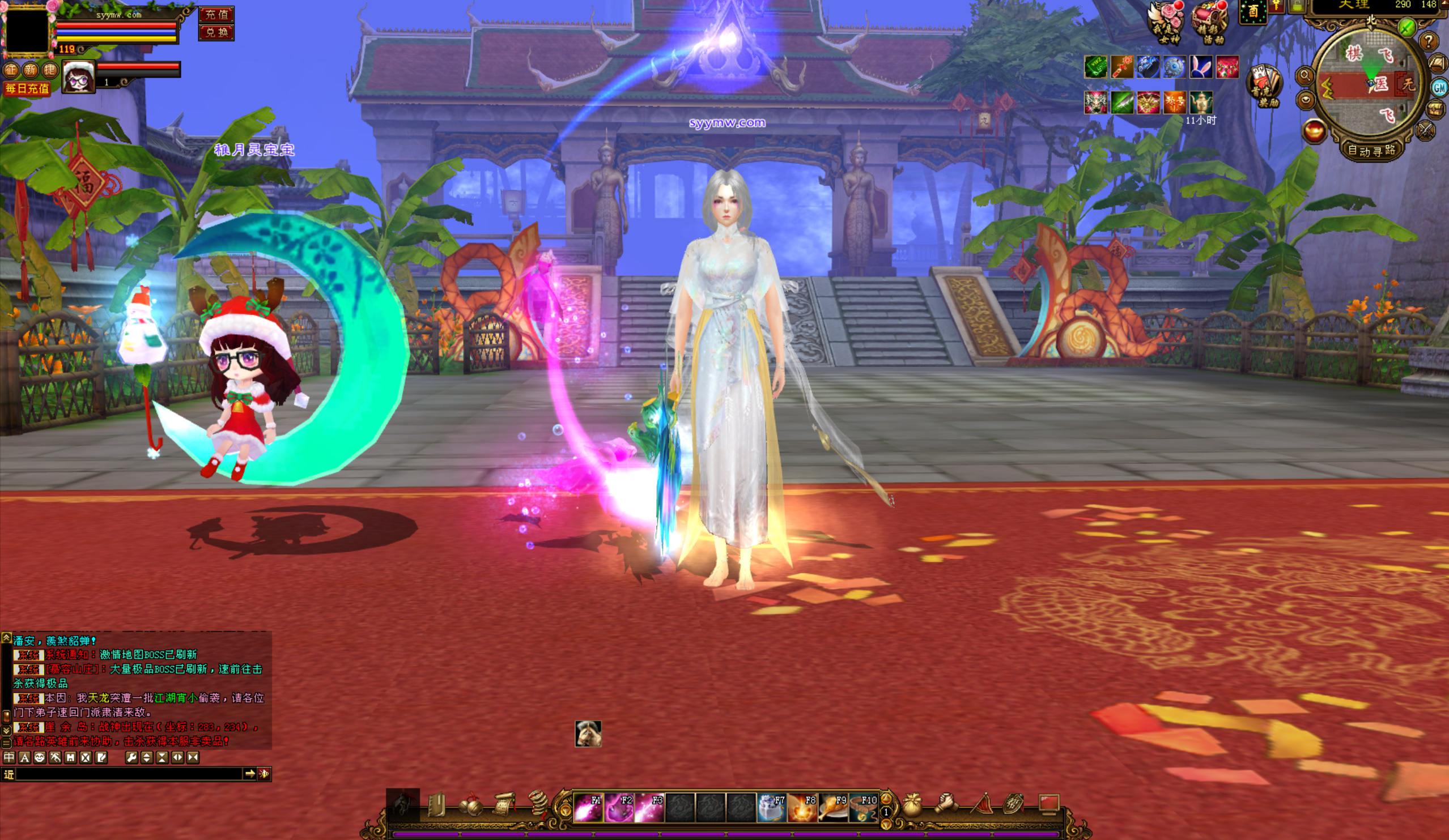The width and height of the screenshot is (1449, 840).
Task: Open the 每日充值 daily recharge offer
Action: [x=28, y=88]
